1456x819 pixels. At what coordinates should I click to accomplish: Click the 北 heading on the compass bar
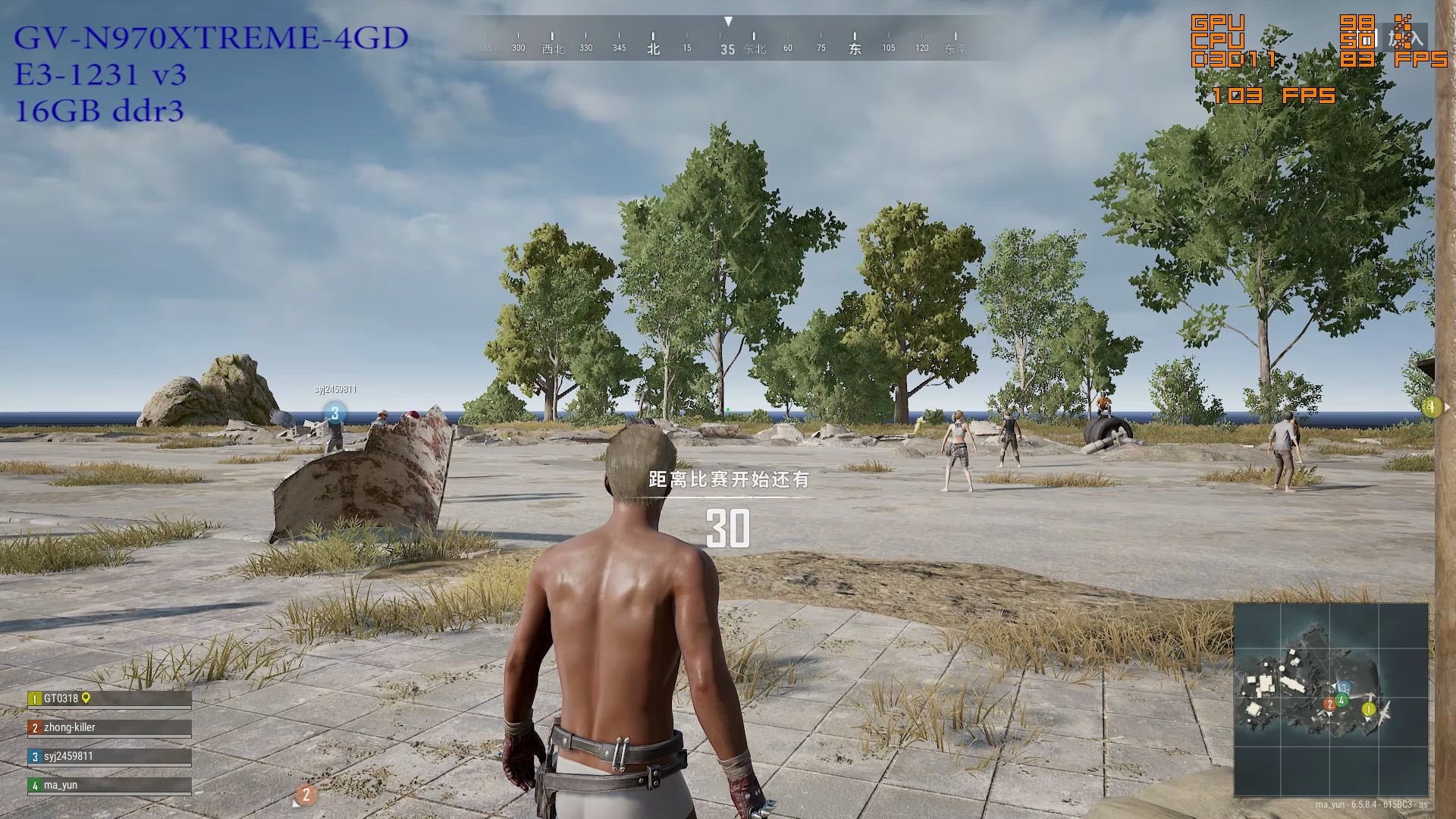click(652, 47)
